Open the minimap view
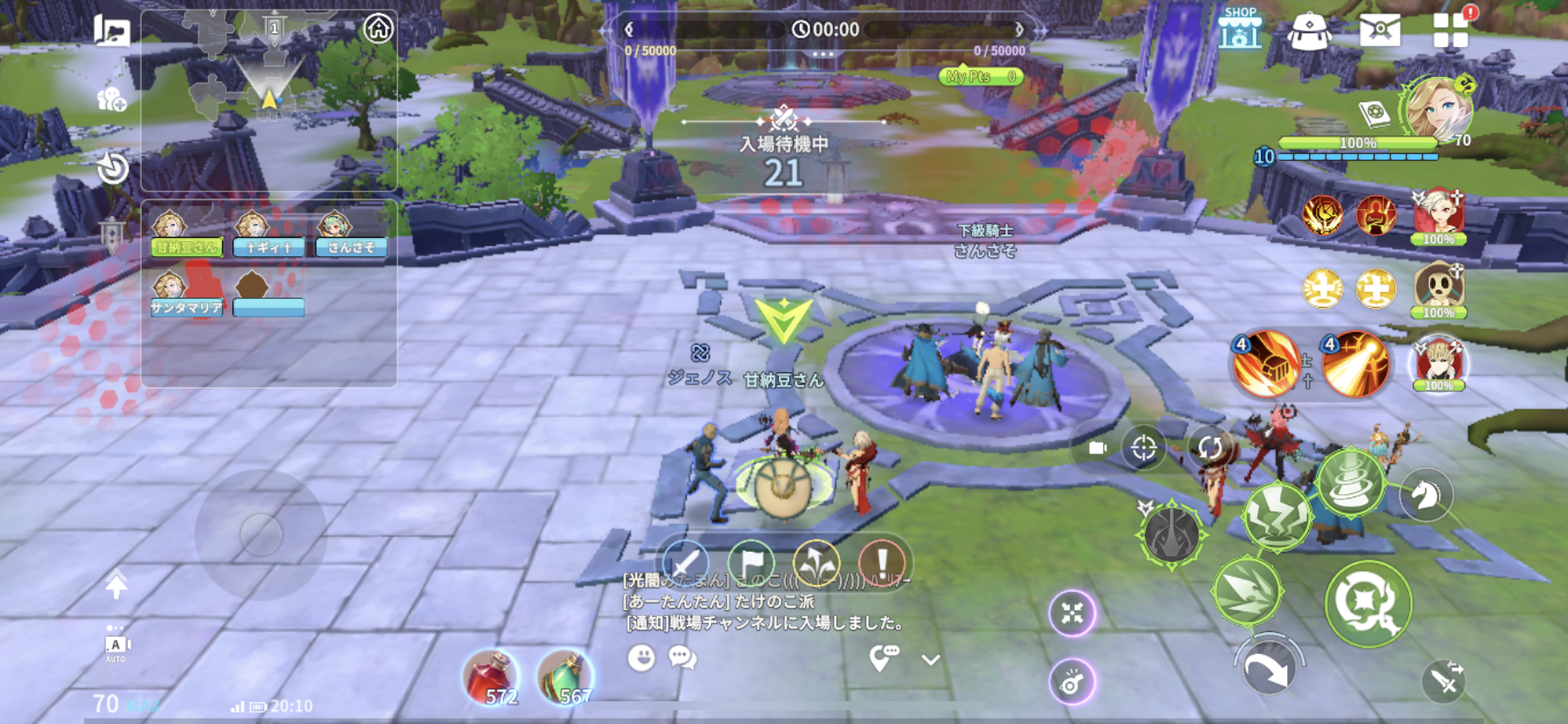The width and height of the screenshot is (1568, 724). (269, 98)
